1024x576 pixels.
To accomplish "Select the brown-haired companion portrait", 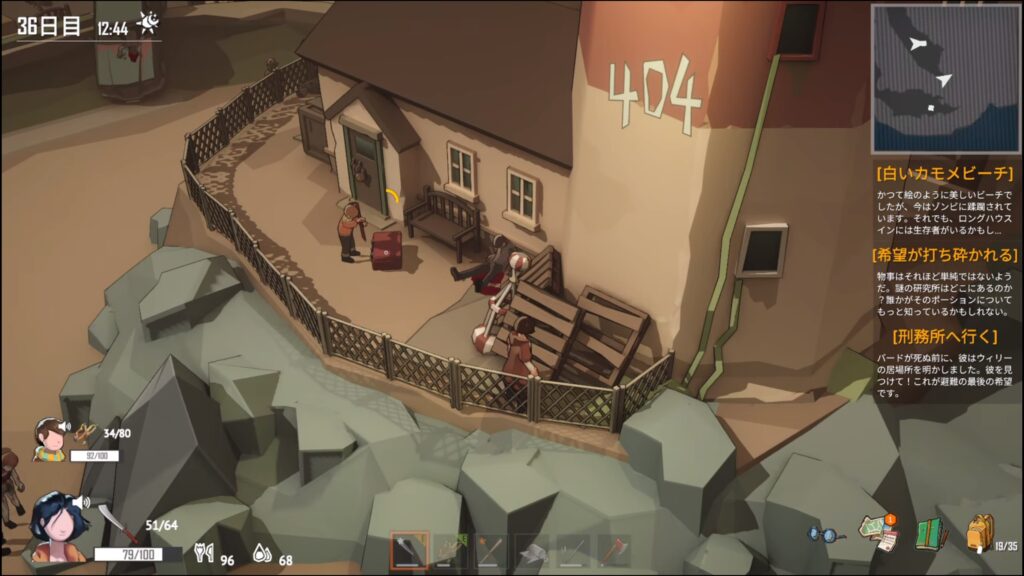I will click(48, 440).
